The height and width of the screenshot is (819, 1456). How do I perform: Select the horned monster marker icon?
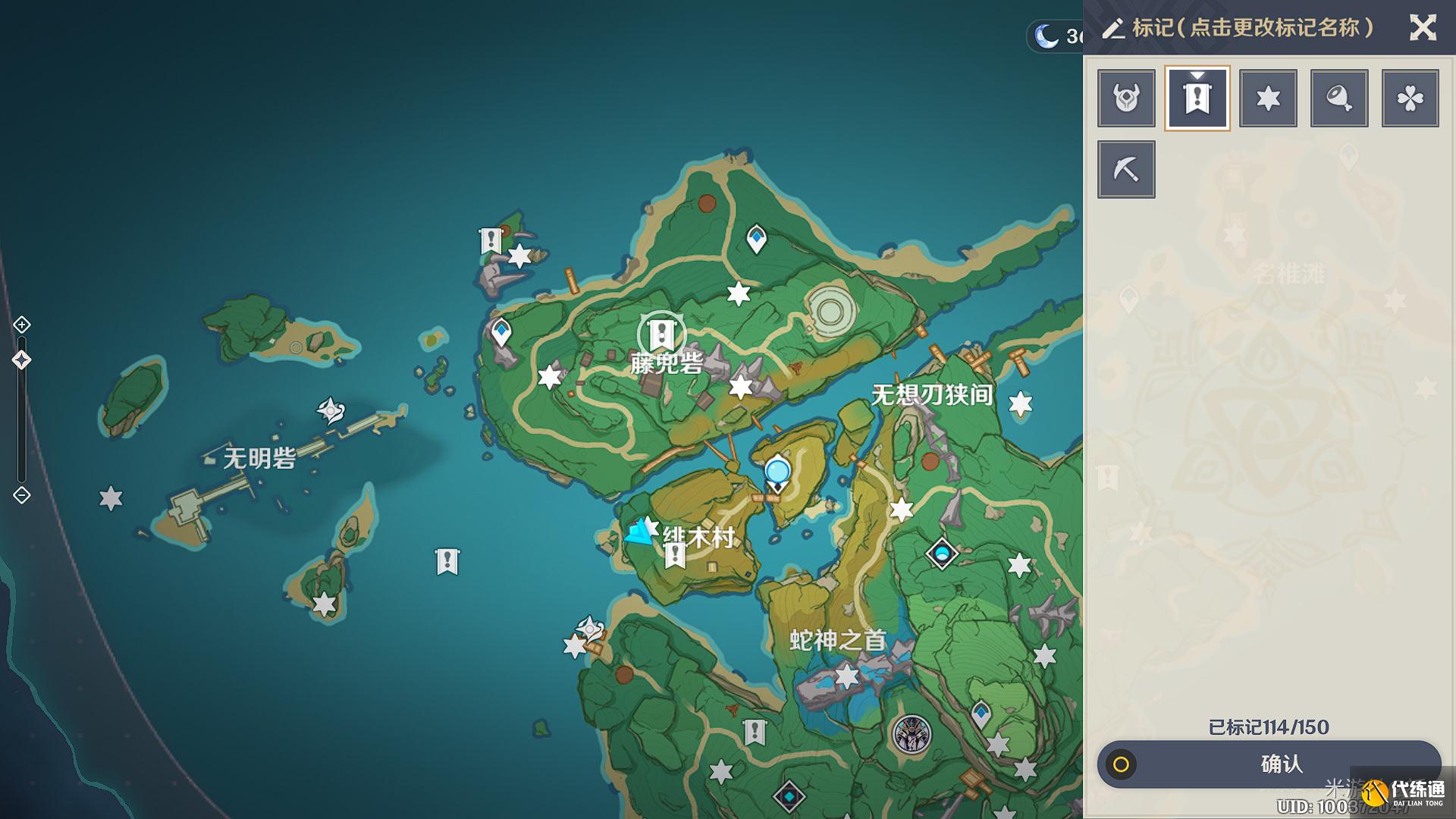click(x=1126, y=98)
